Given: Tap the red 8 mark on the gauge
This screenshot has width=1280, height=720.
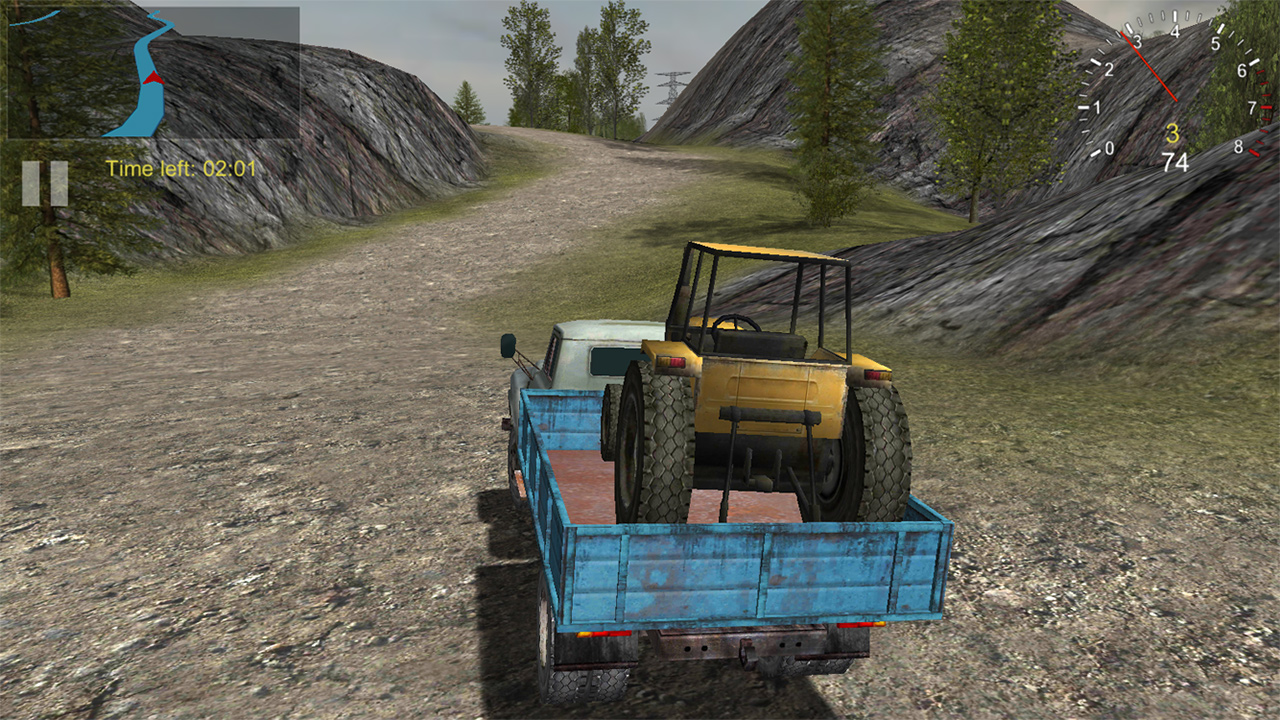Looking at the screenshot, I should 1238,147.
